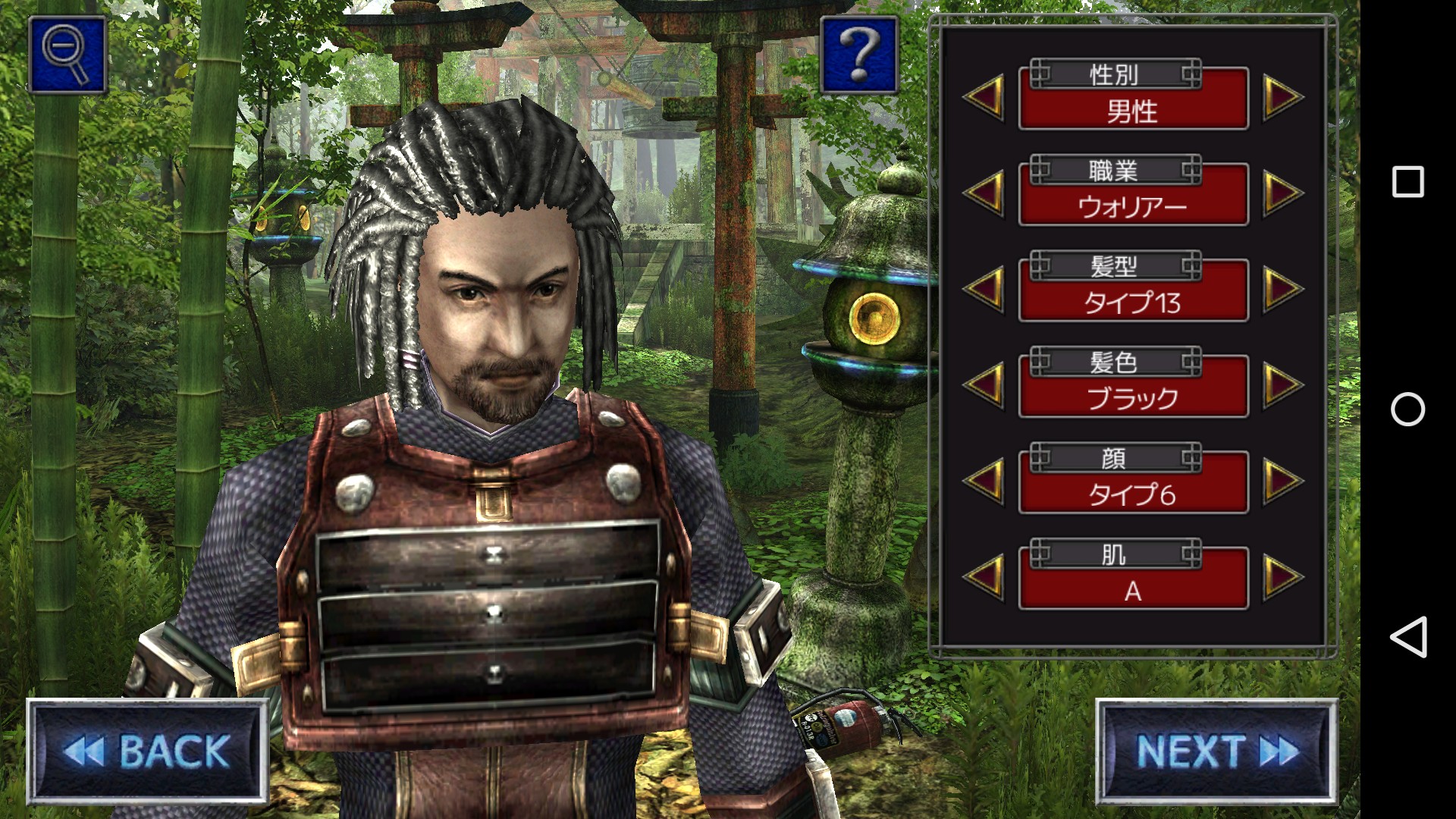The height and width of the screenshot is (819, 1456).
Task: Tap the Android home circle button
Action: 1407,409
